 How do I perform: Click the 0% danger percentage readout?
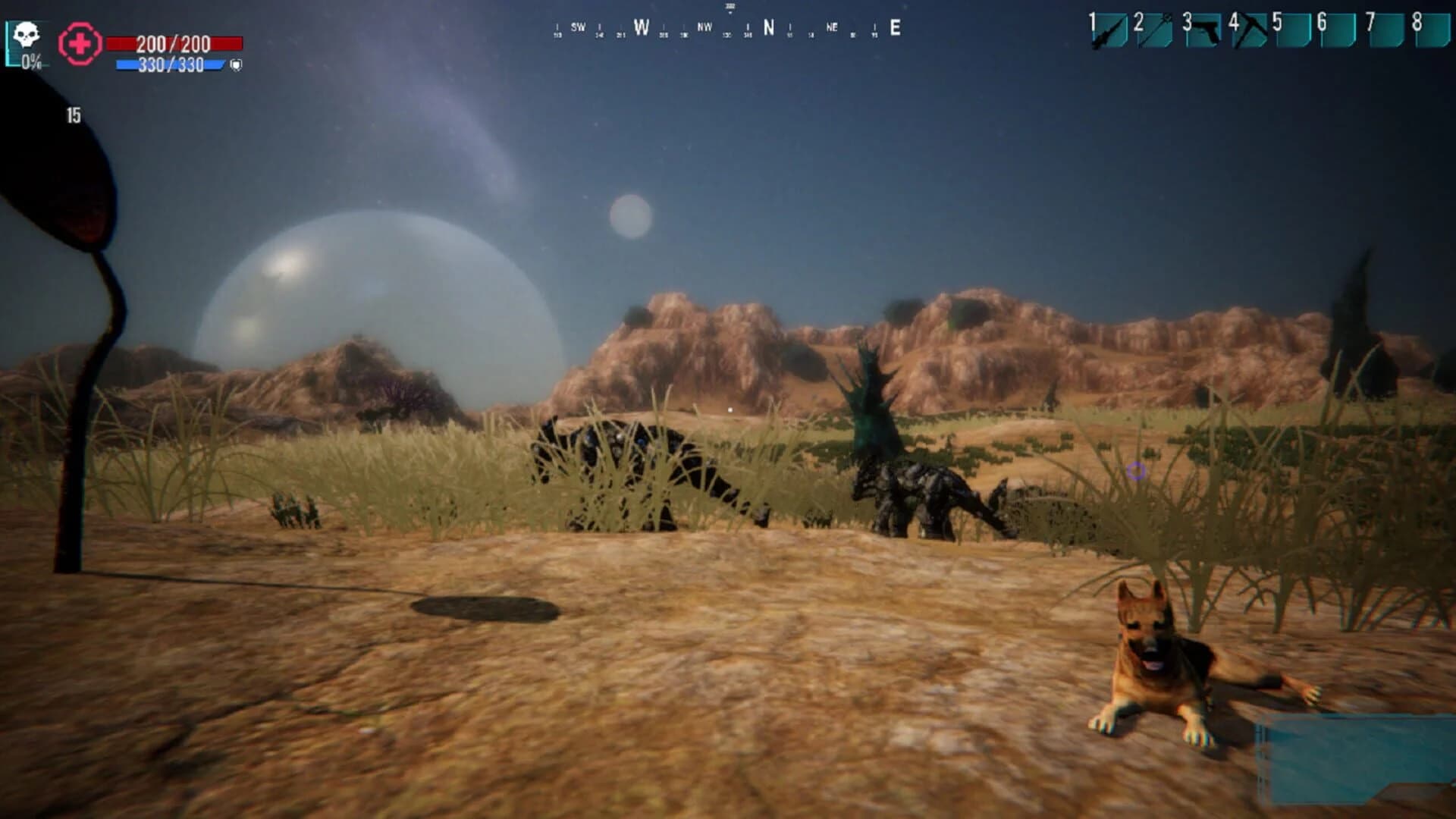pos(31,63)
